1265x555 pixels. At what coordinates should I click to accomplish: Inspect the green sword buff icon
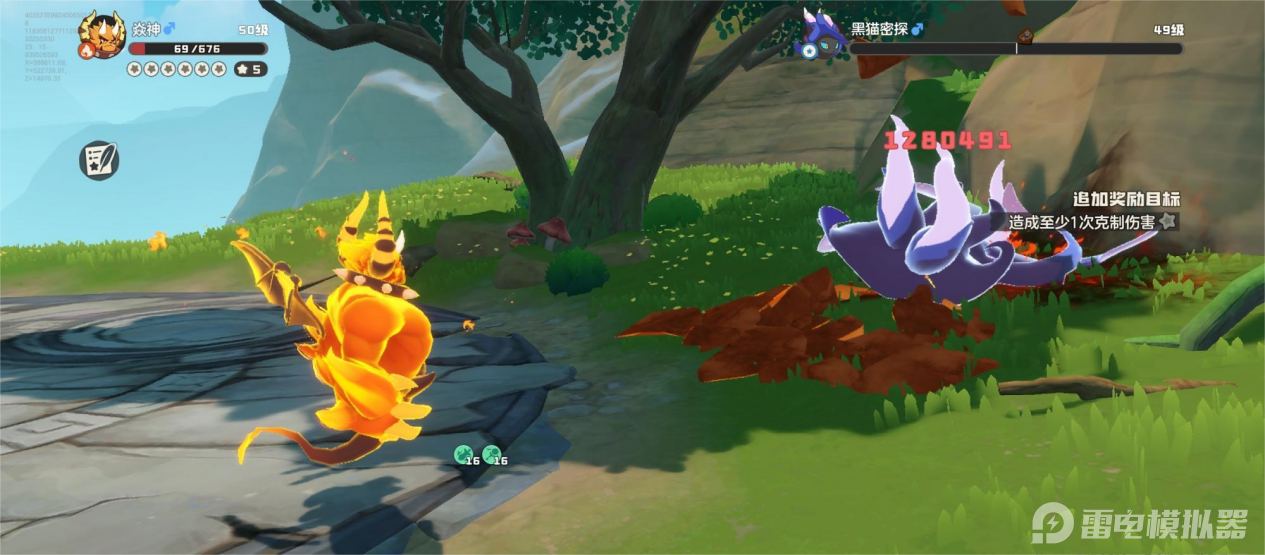[462, 455]
